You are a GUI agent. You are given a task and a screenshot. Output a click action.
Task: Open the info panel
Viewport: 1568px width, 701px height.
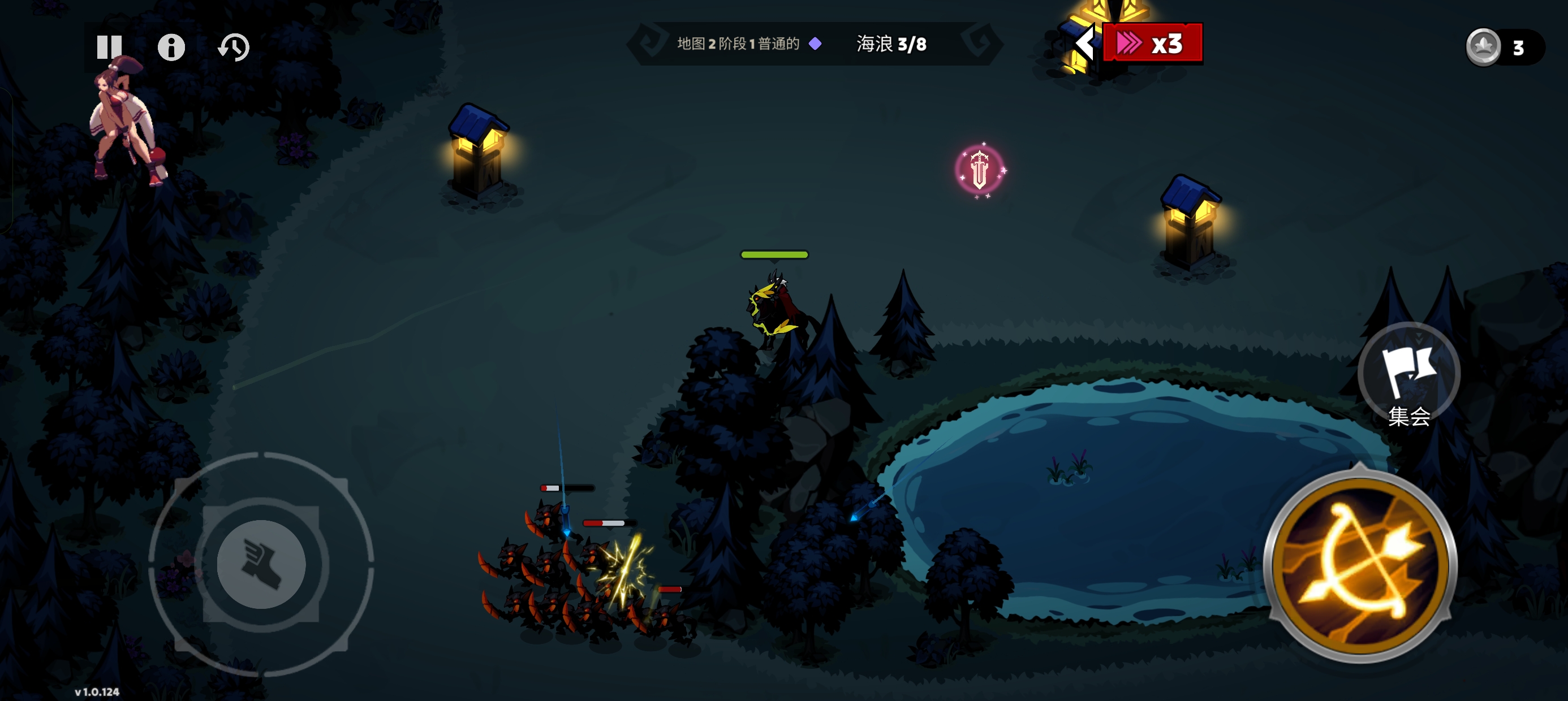[x=171, y=47]
